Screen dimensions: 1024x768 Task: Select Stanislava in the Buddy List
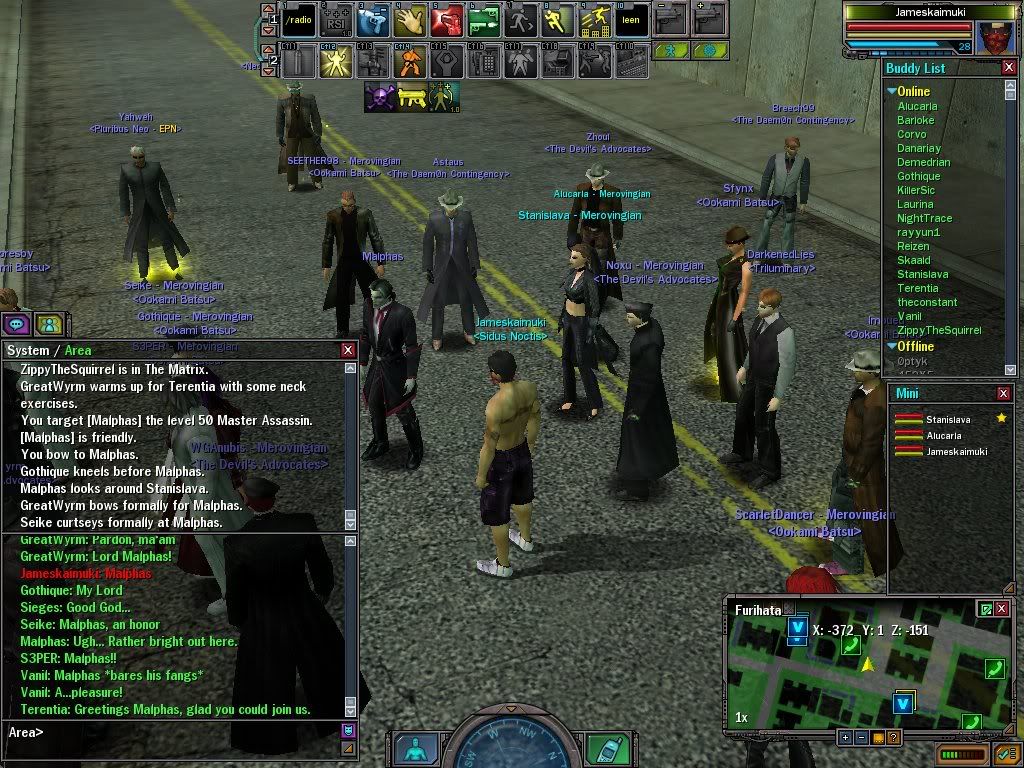coord(917,274)
